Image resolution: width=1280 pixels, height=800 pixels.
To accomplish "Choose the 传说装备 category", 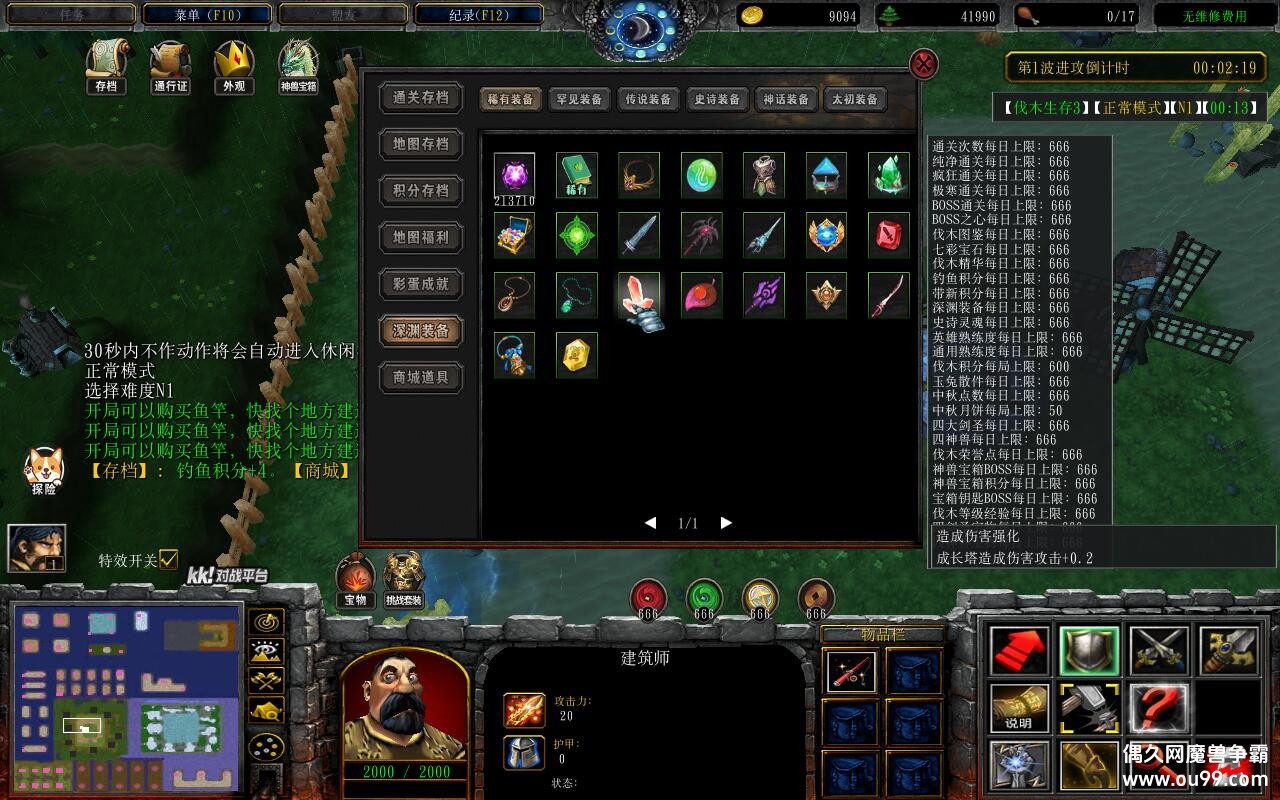I will pos(648,99).
